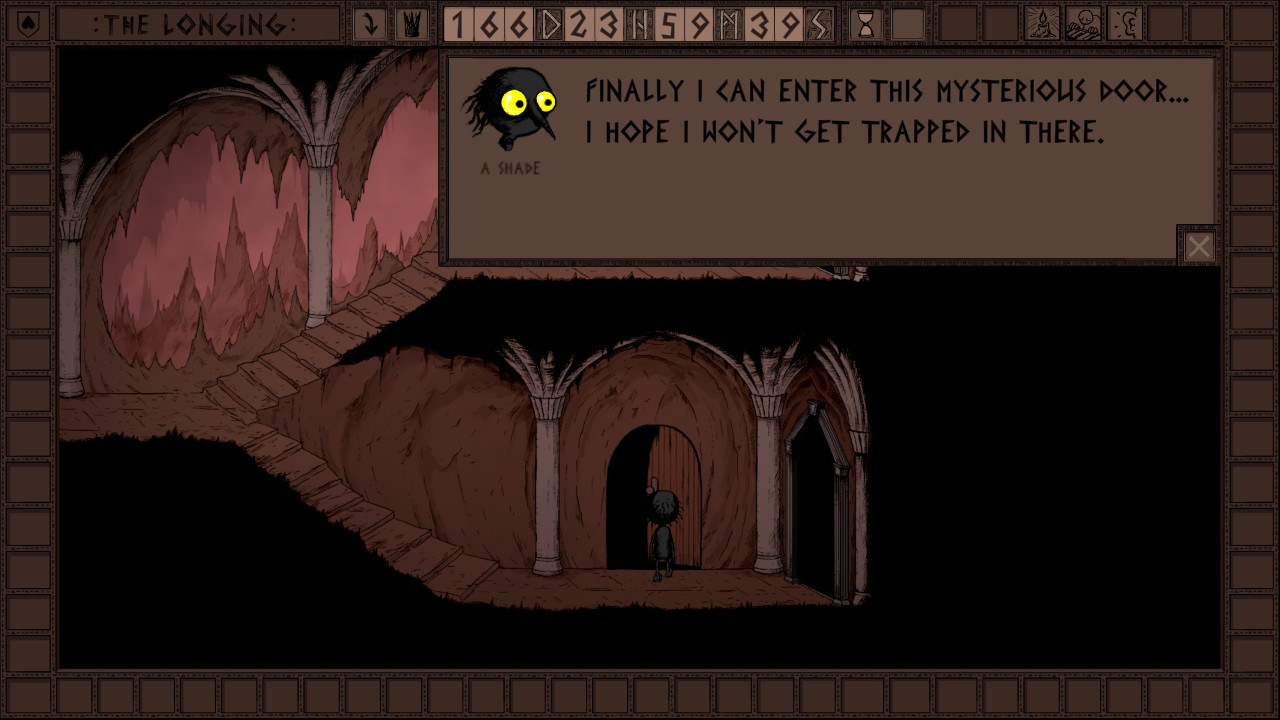Close the Shade's dialogue box
This screenshot has width=1280, height=720.
point(1198,246)
